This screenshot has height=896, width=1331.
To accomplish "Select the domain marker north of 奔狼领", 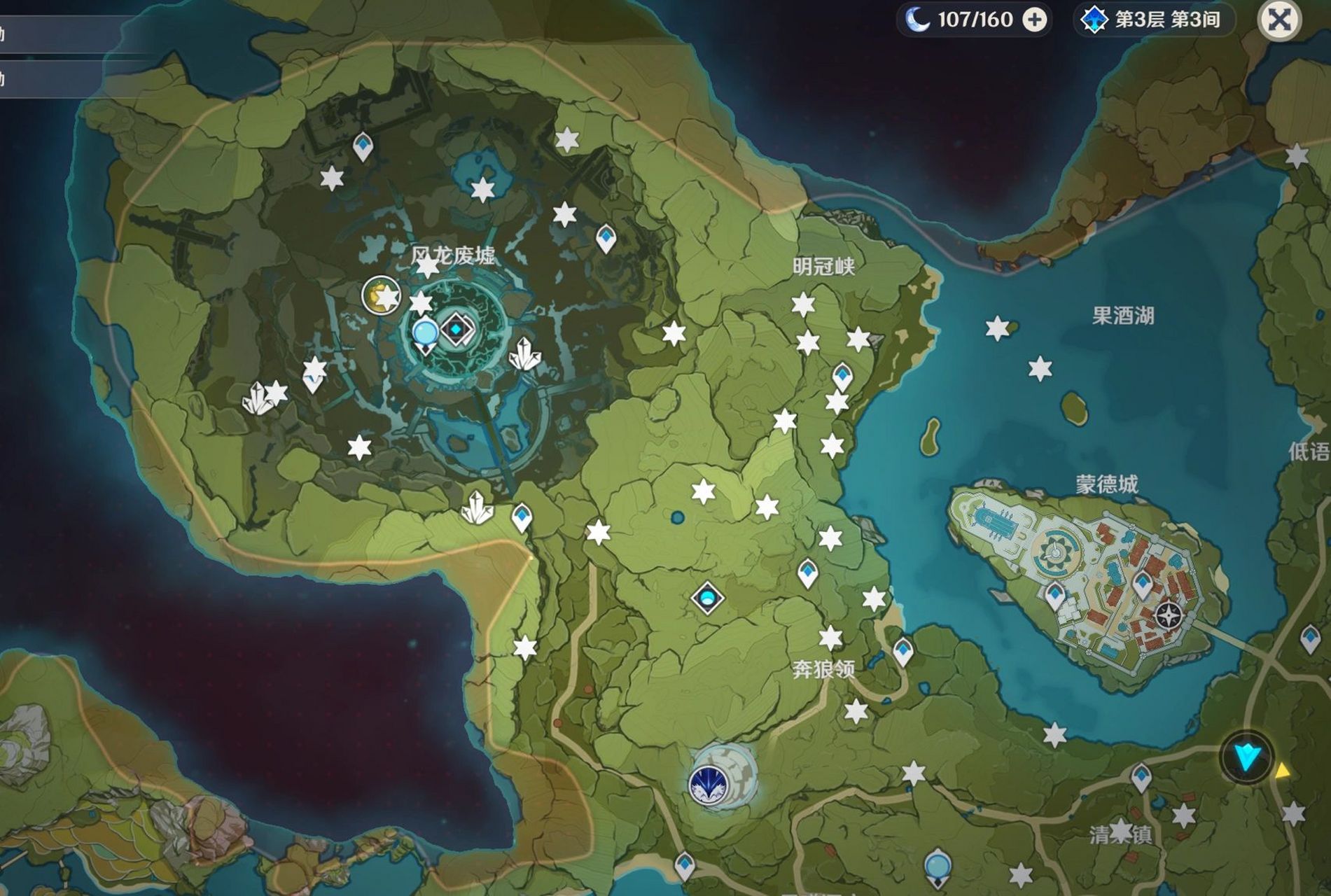I will [x=707, y=598].
